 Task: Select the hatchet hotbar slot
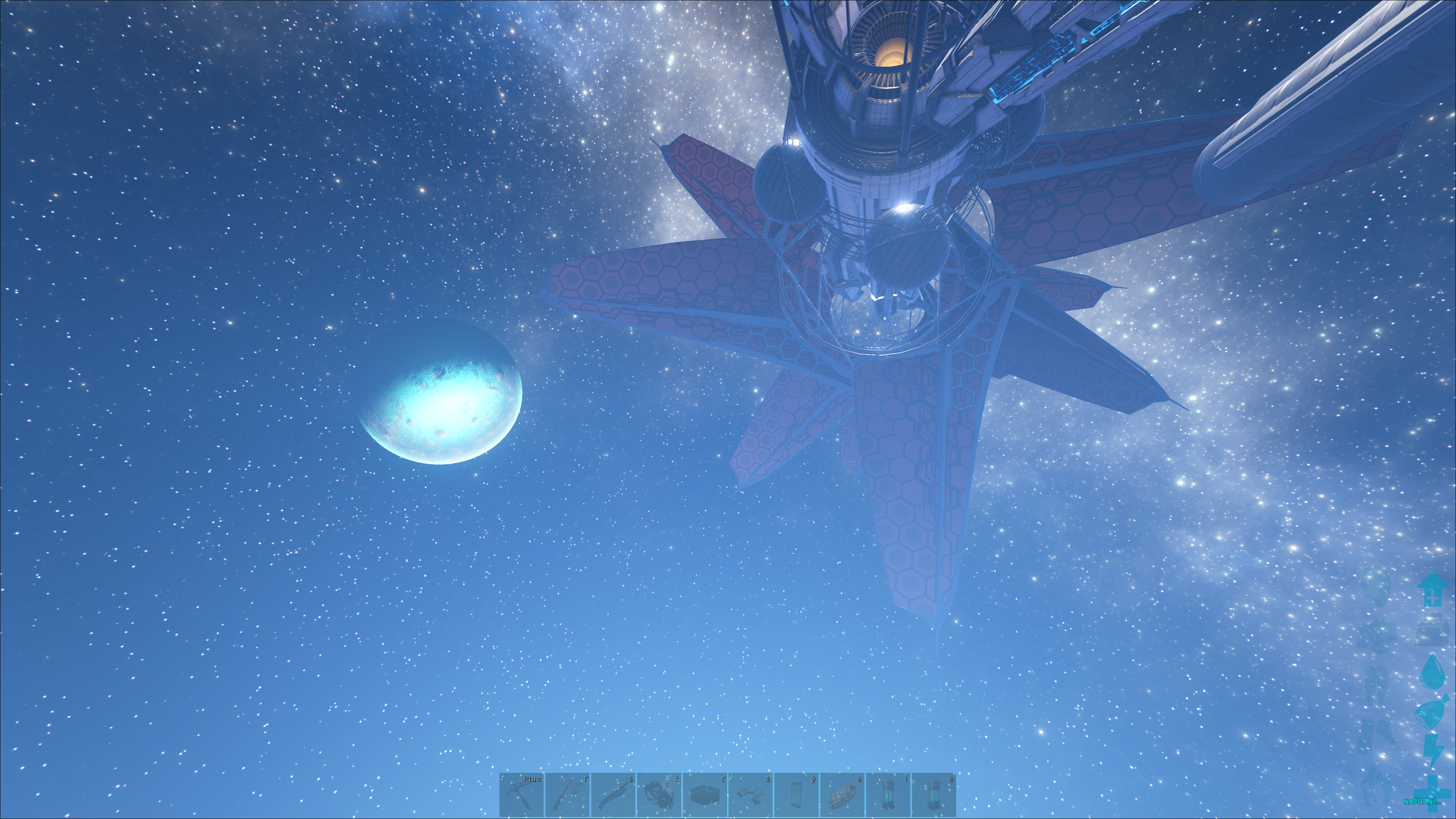coord(568,795)
